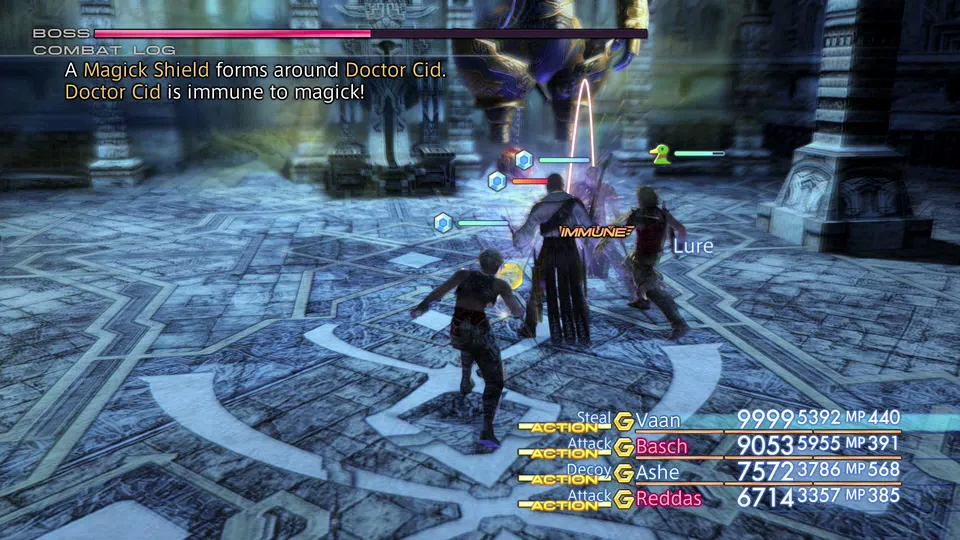Select guest member Reddas
The image size is (960, 540).
668,498
